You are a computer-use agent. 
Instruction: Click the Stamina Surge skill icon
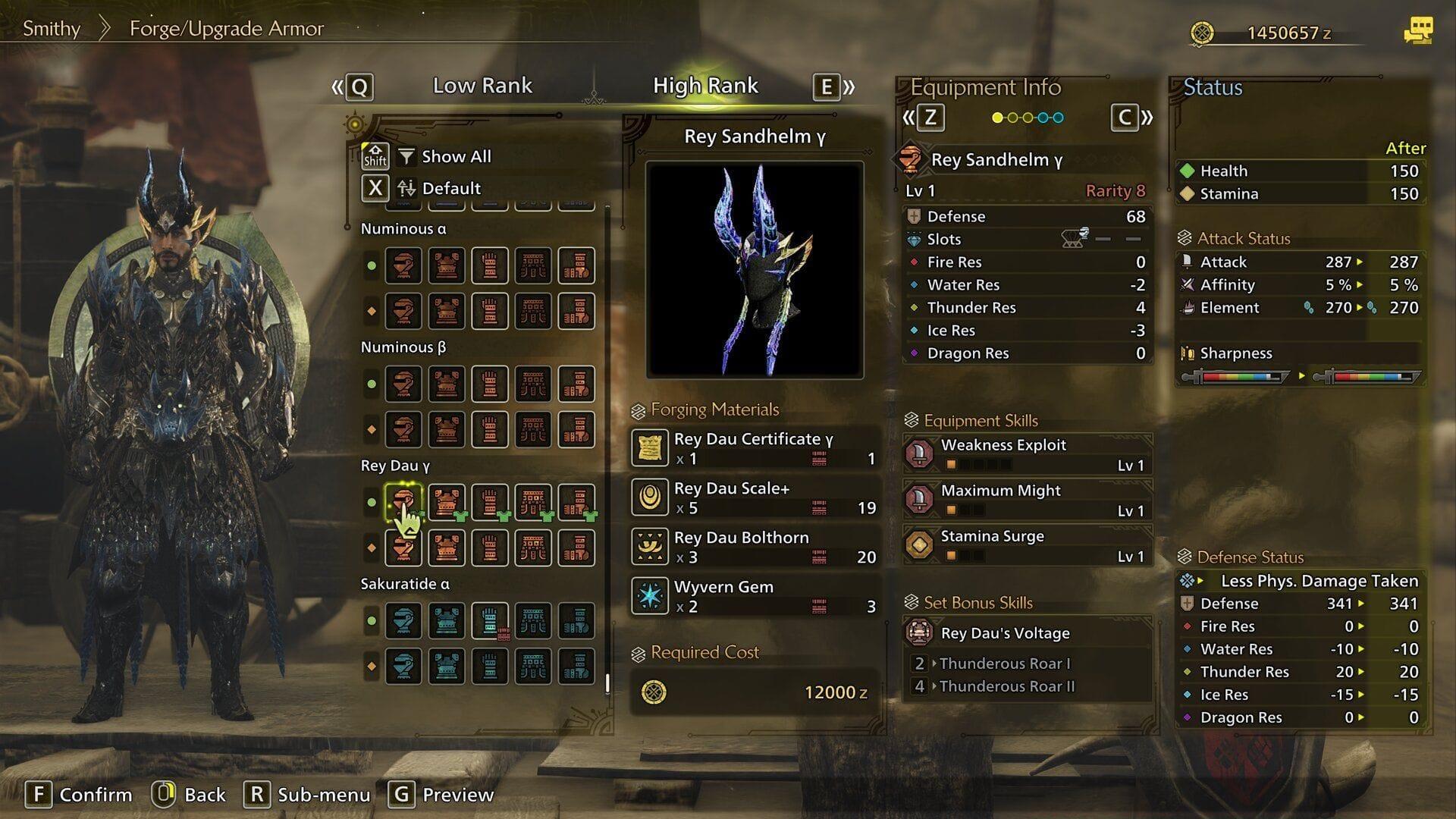920,545
